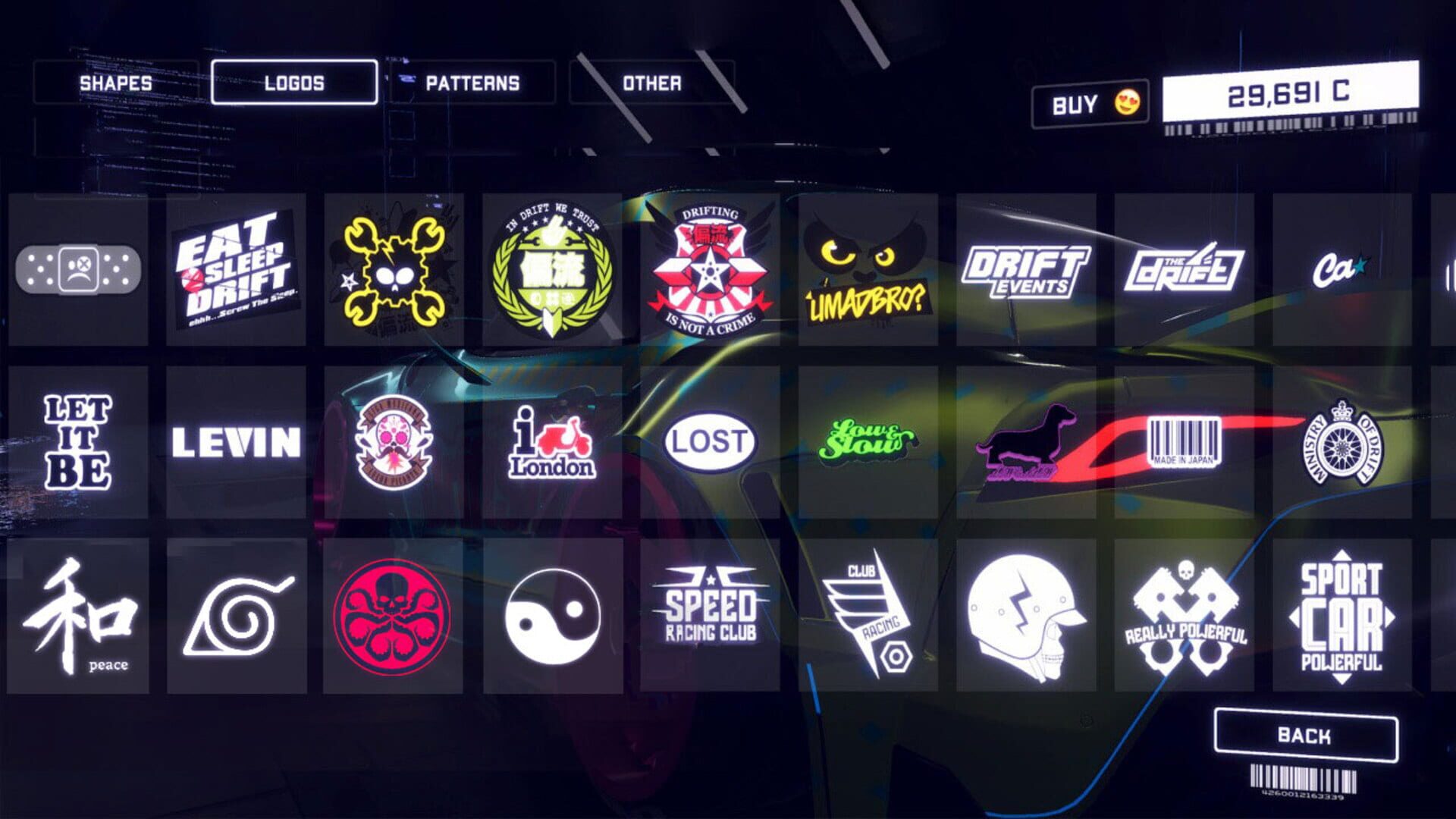Switch to the Shapes tab
1456x819 pixels.
click(x=118, y=83)
